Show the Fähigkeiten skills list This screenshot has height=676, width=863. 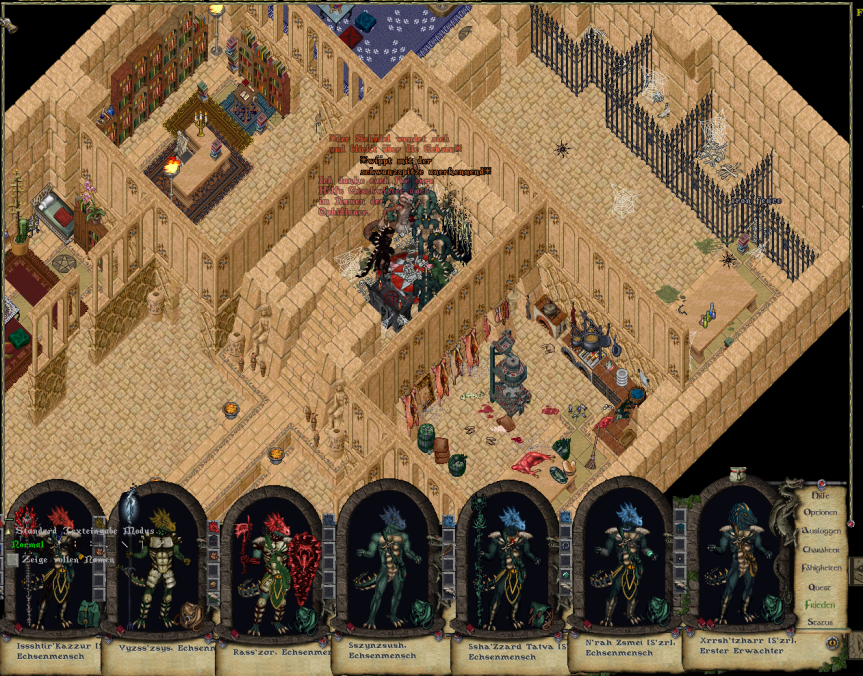(820, 567)
